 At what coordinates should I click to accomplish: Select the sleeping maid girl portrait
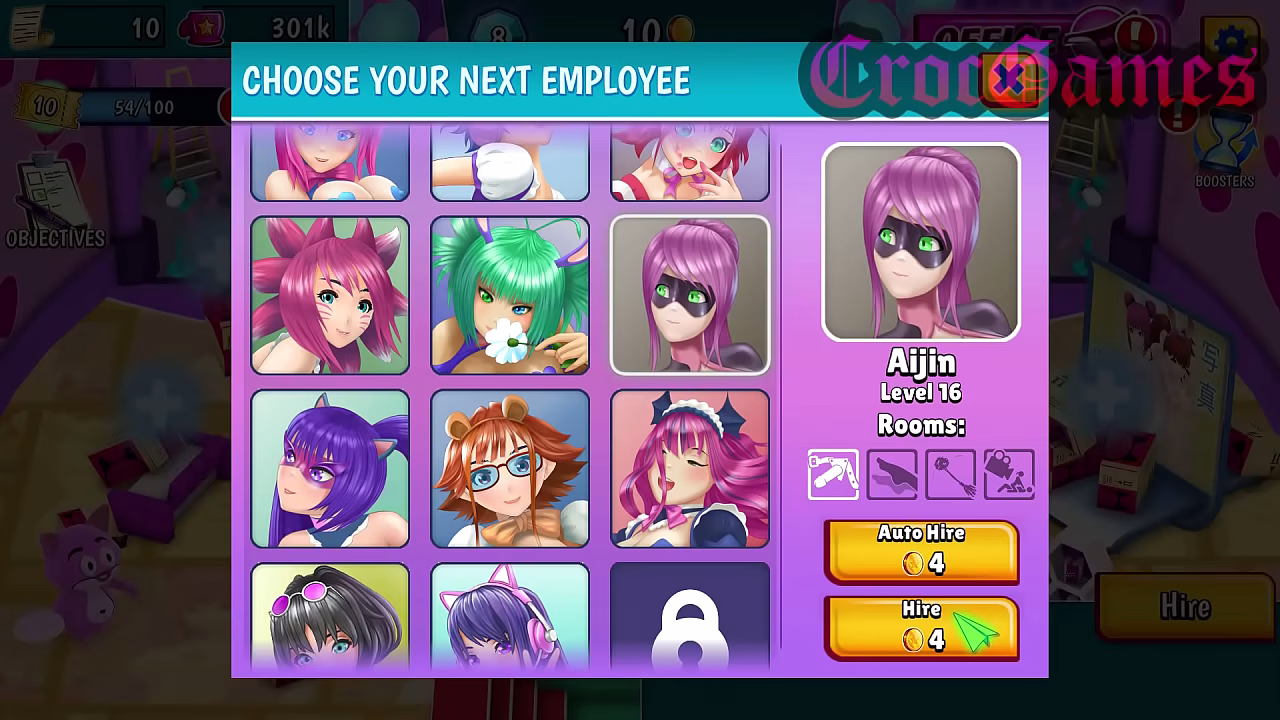pos(690,468)
